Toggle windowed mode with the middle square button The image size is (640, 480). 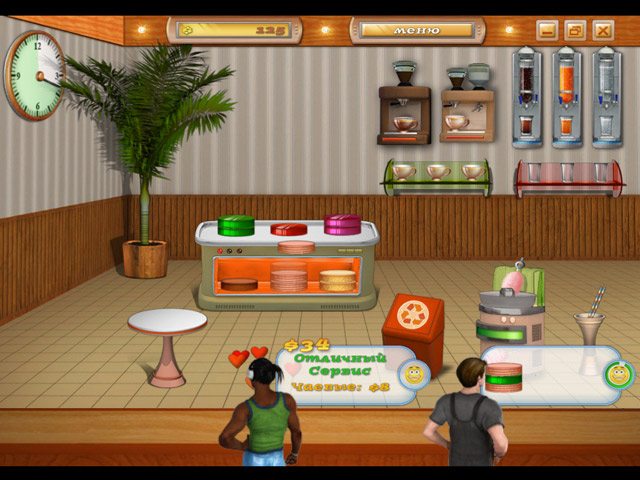click(575, 30)
